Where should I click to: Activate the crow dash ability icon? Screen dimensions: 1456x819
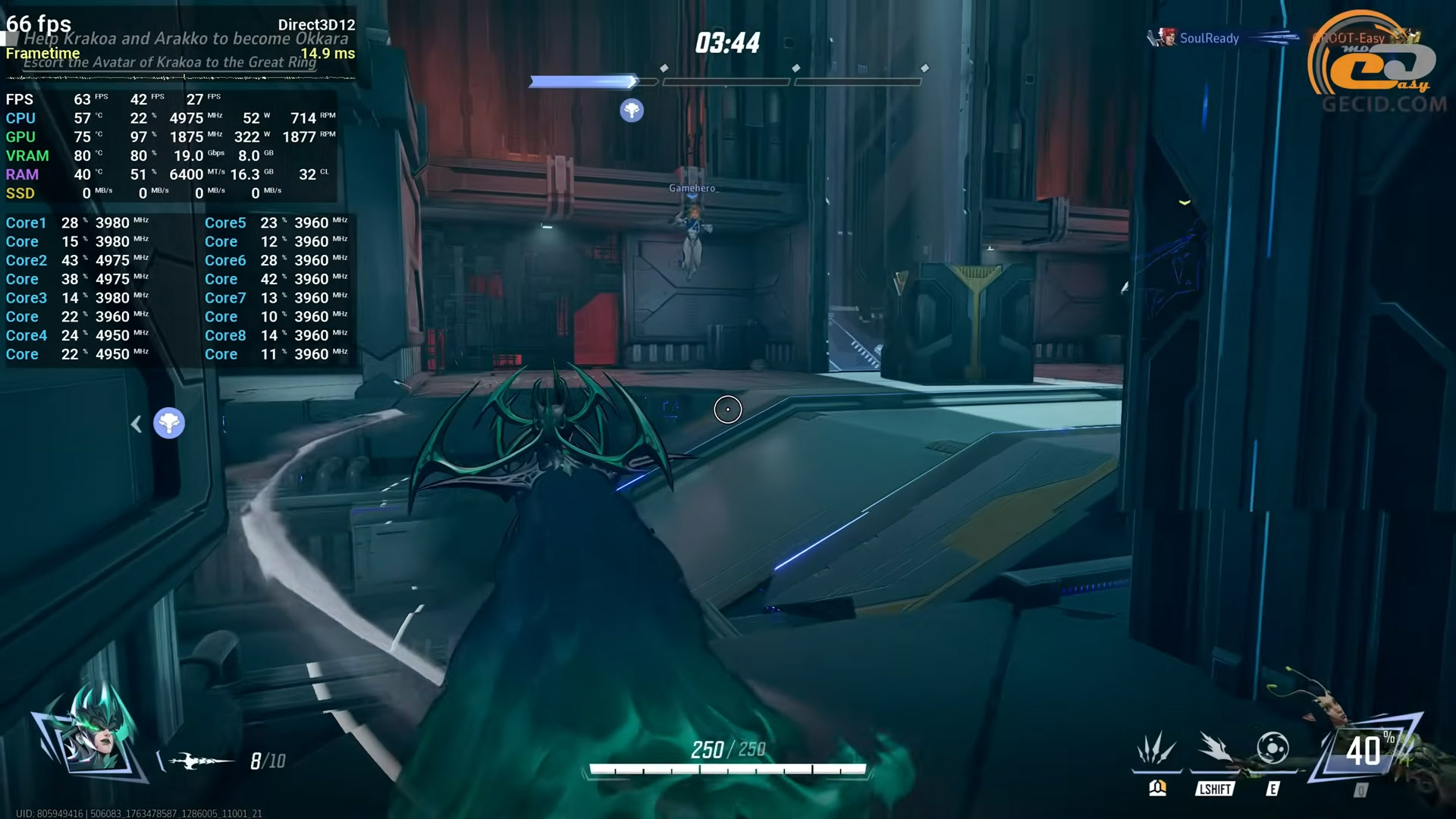click(x=1215, y=748)
